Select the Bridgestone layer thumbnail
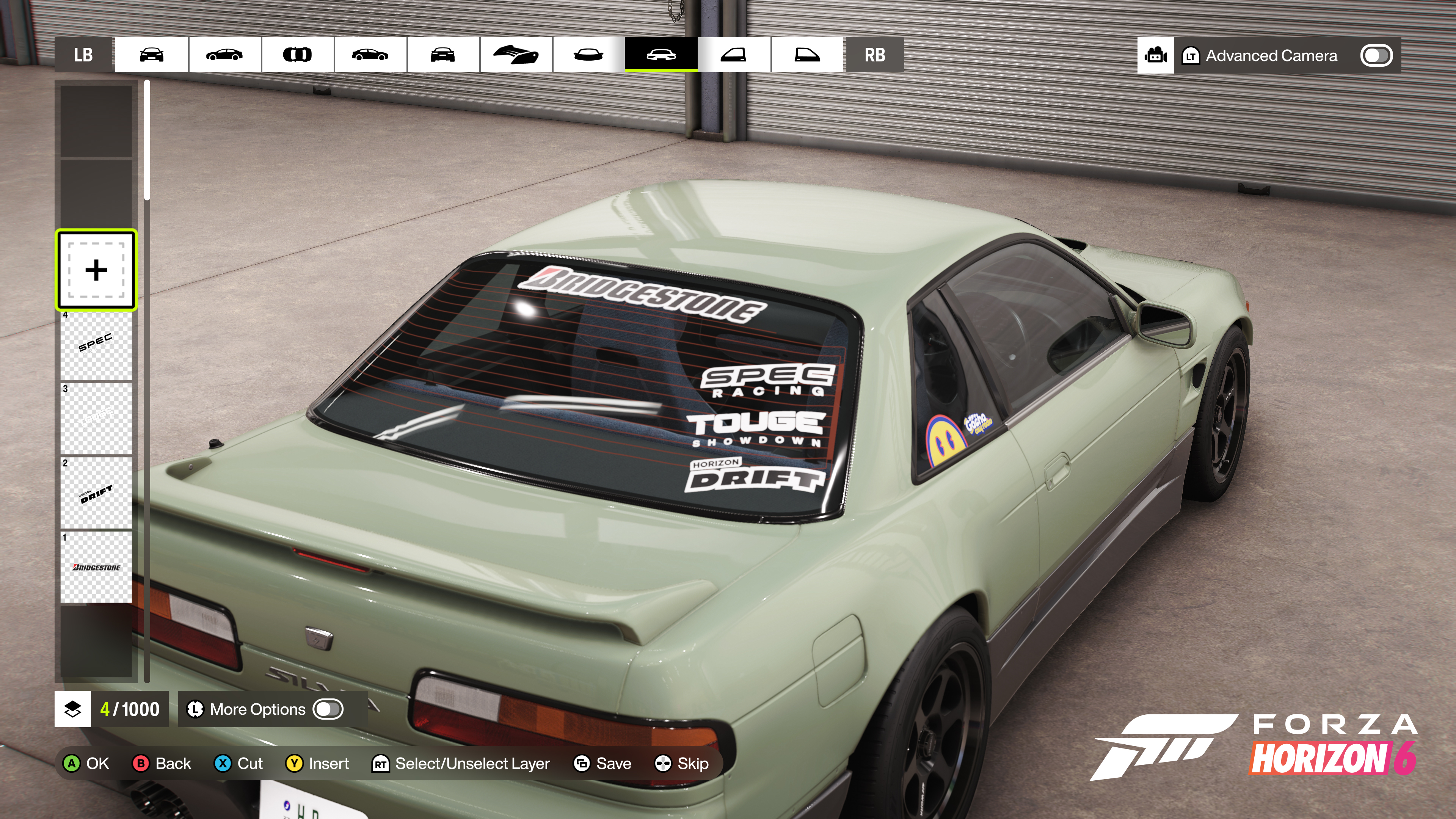The width and height of the screenshot is (1456, 819). pos(96,566)
